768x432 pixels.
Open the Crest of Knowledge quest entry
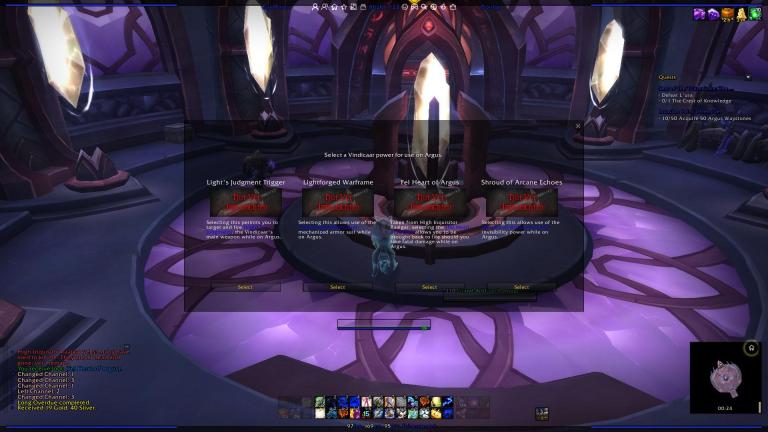click(696, 100)
